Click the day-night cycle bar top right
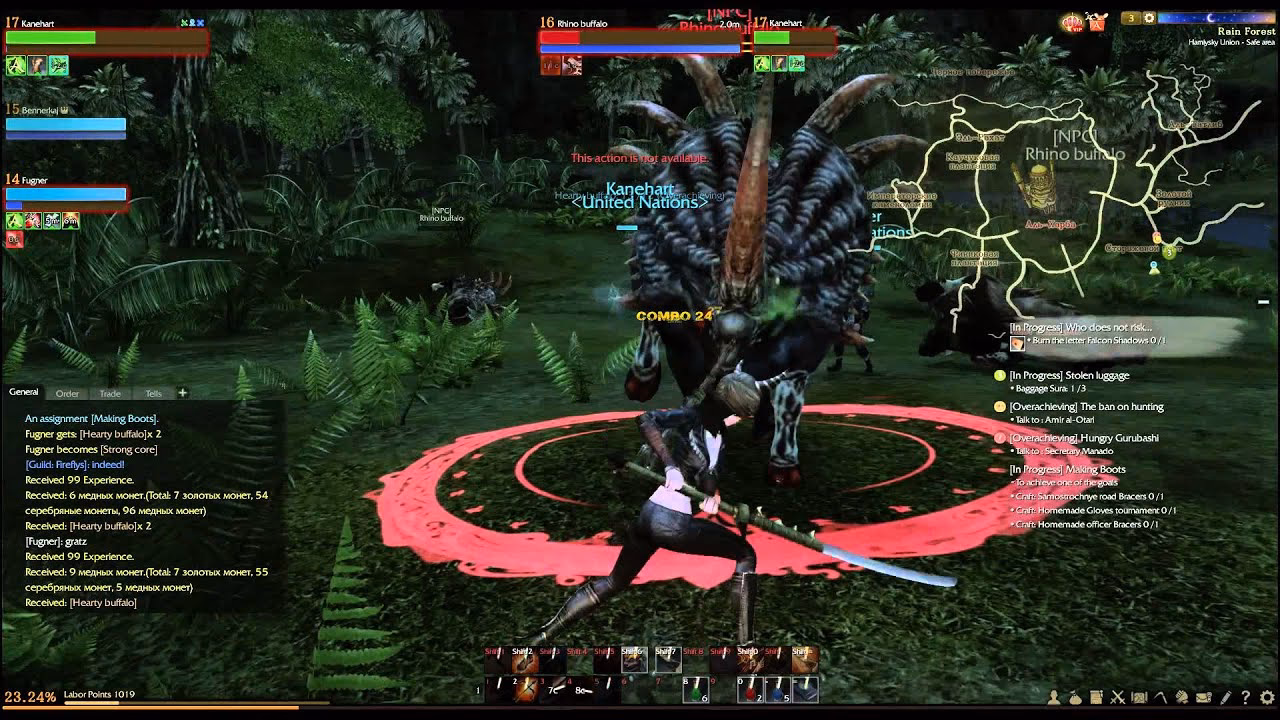Screen dimensions: 1280x720 pyautogui.click(x=1215, y=17)
